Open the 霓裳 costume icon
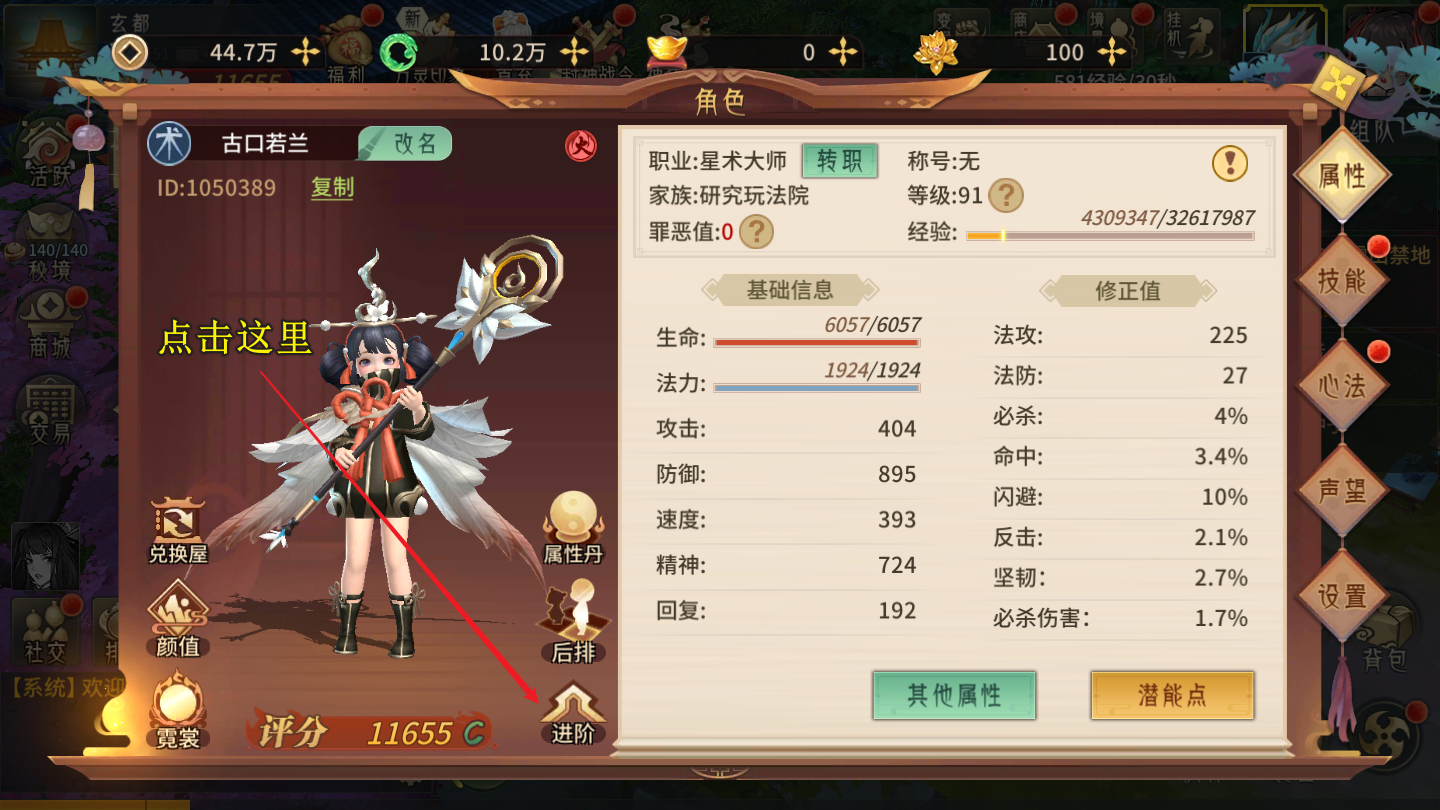The image size is (1440, 810). tap(178, 712)
